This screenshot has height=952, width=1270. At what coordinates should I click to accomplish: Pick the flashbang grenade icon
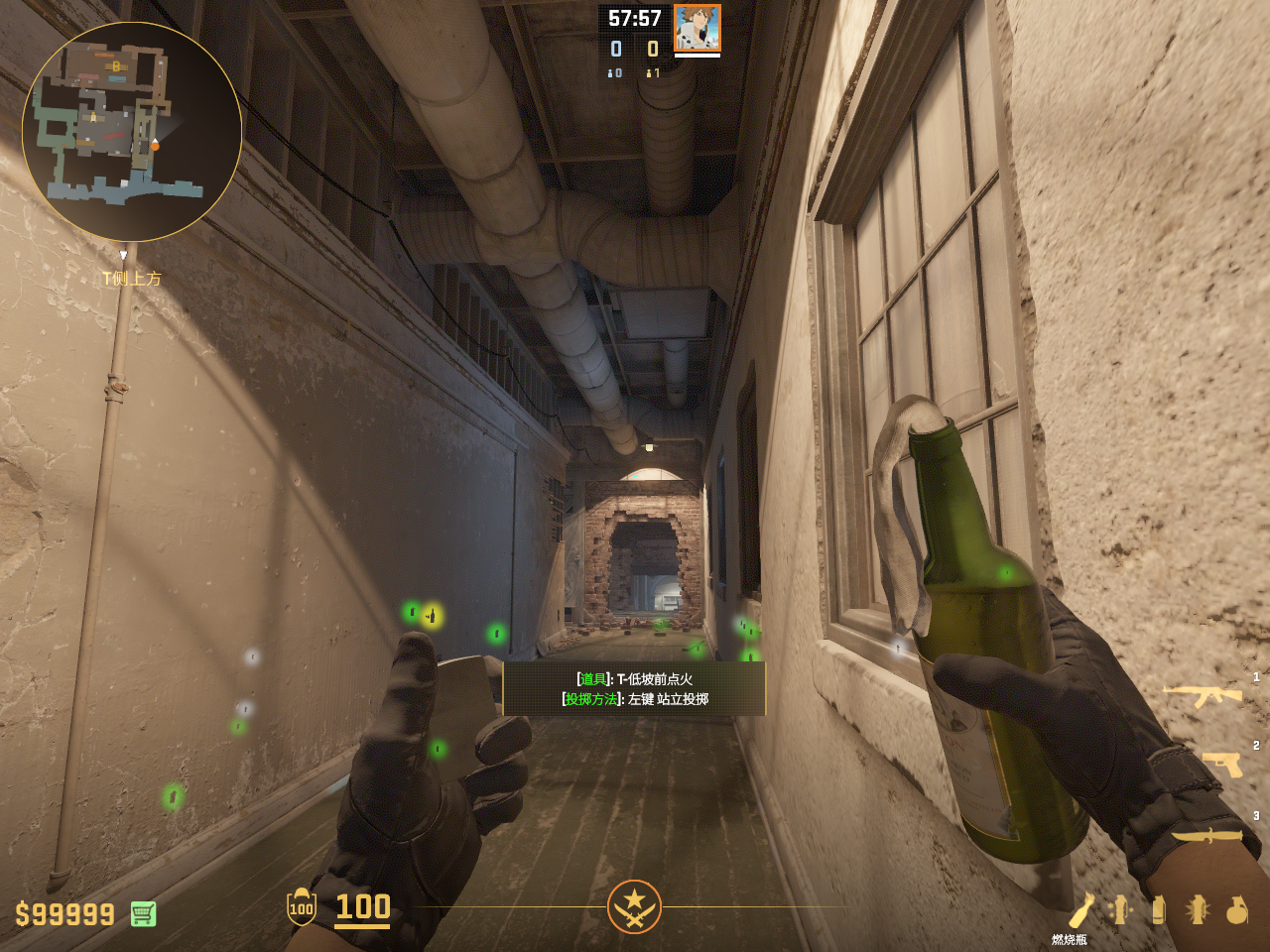(x=1121, y=909)
